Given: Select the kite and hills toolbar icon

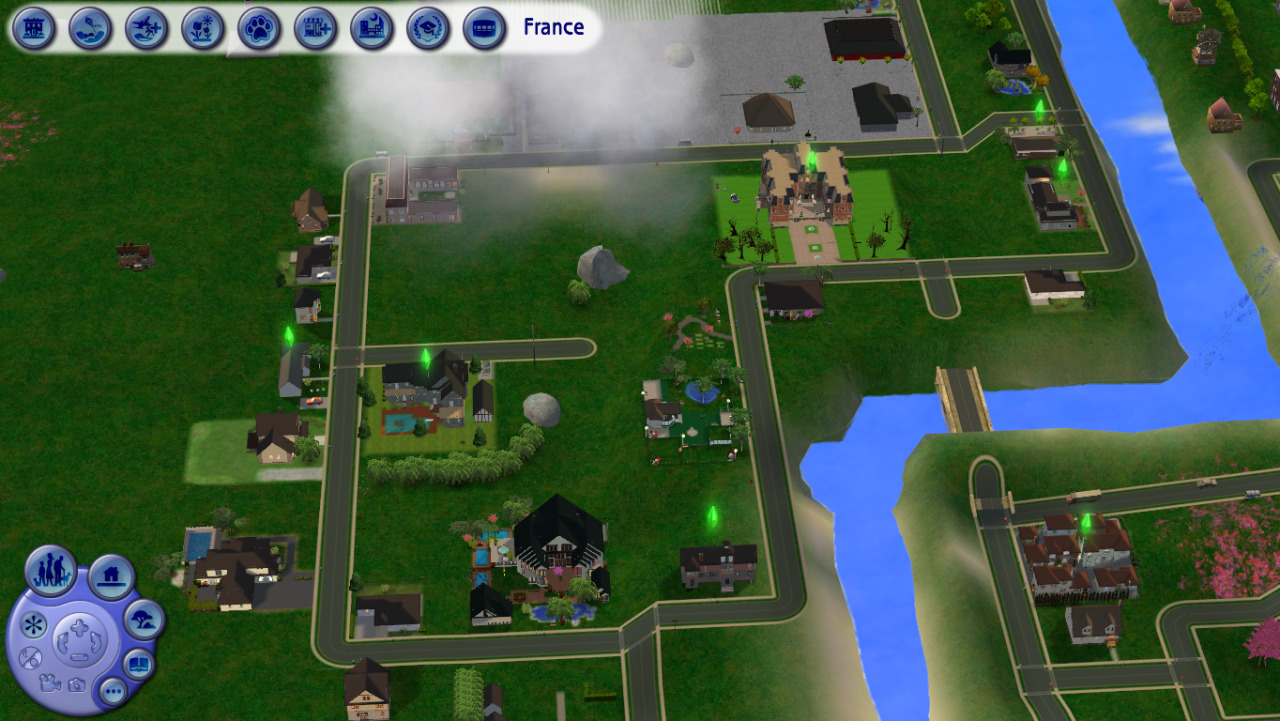Looking at the screenshot, I should click(x=90, y=28).
